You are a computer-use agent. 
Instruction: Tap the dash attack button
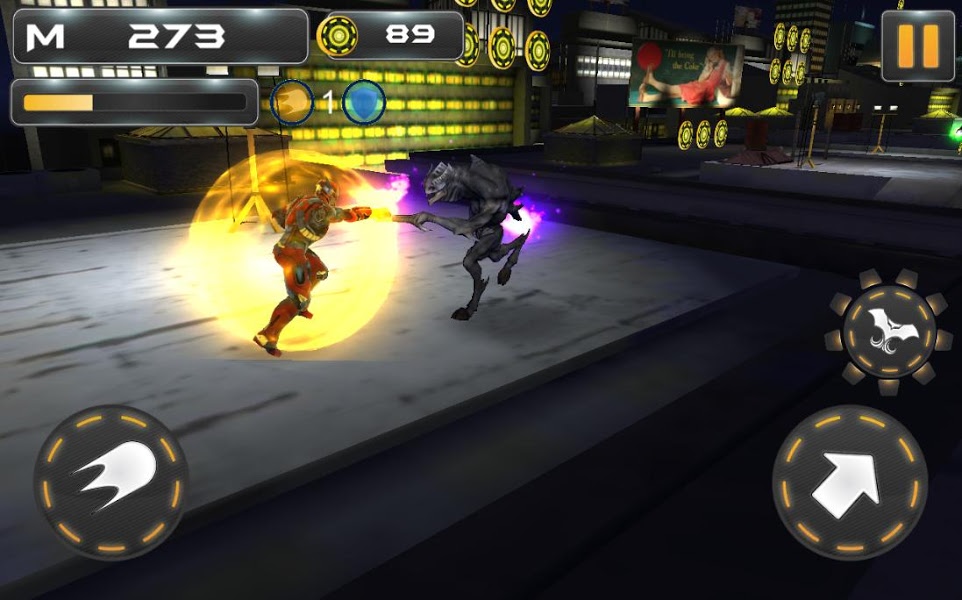click(x=110, y=482)
